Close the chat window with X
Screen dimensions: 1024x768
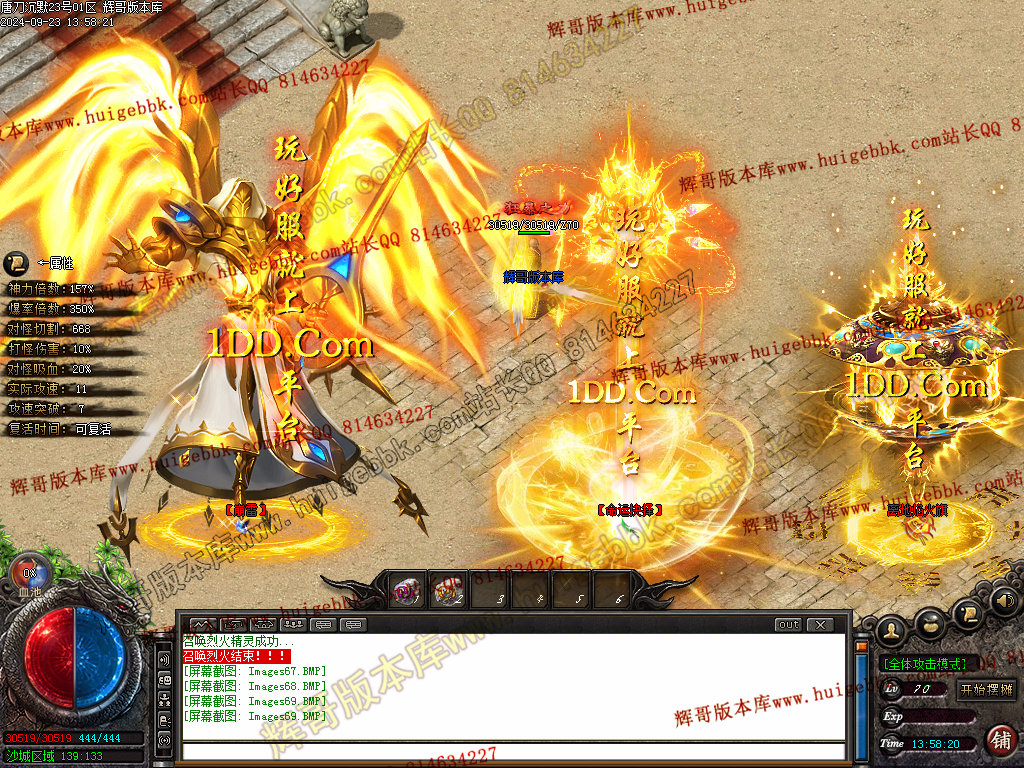click(x=820, y=625)
